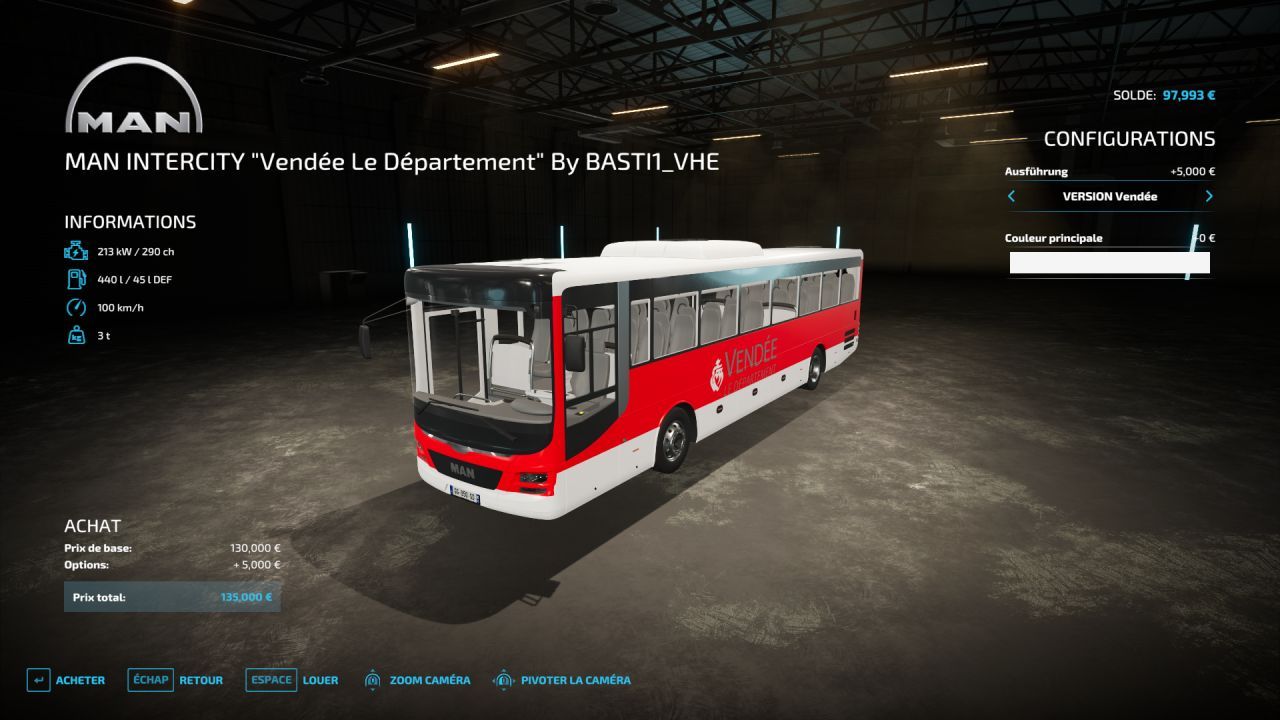Click ACHETER to purchase the bus
The image size is (1280, 720).
tap(81, 680)
